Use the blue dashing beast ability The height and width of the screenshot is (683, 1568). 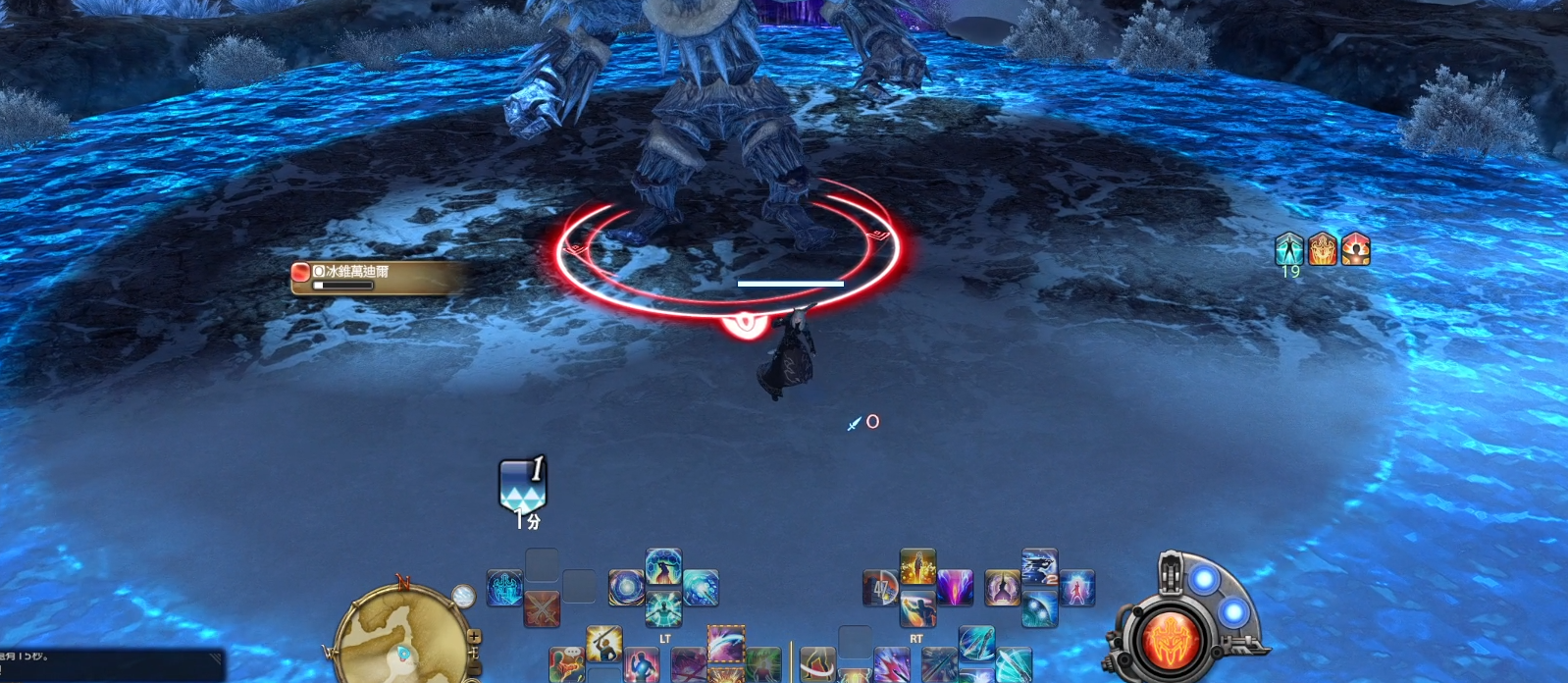pos(1039,567)
